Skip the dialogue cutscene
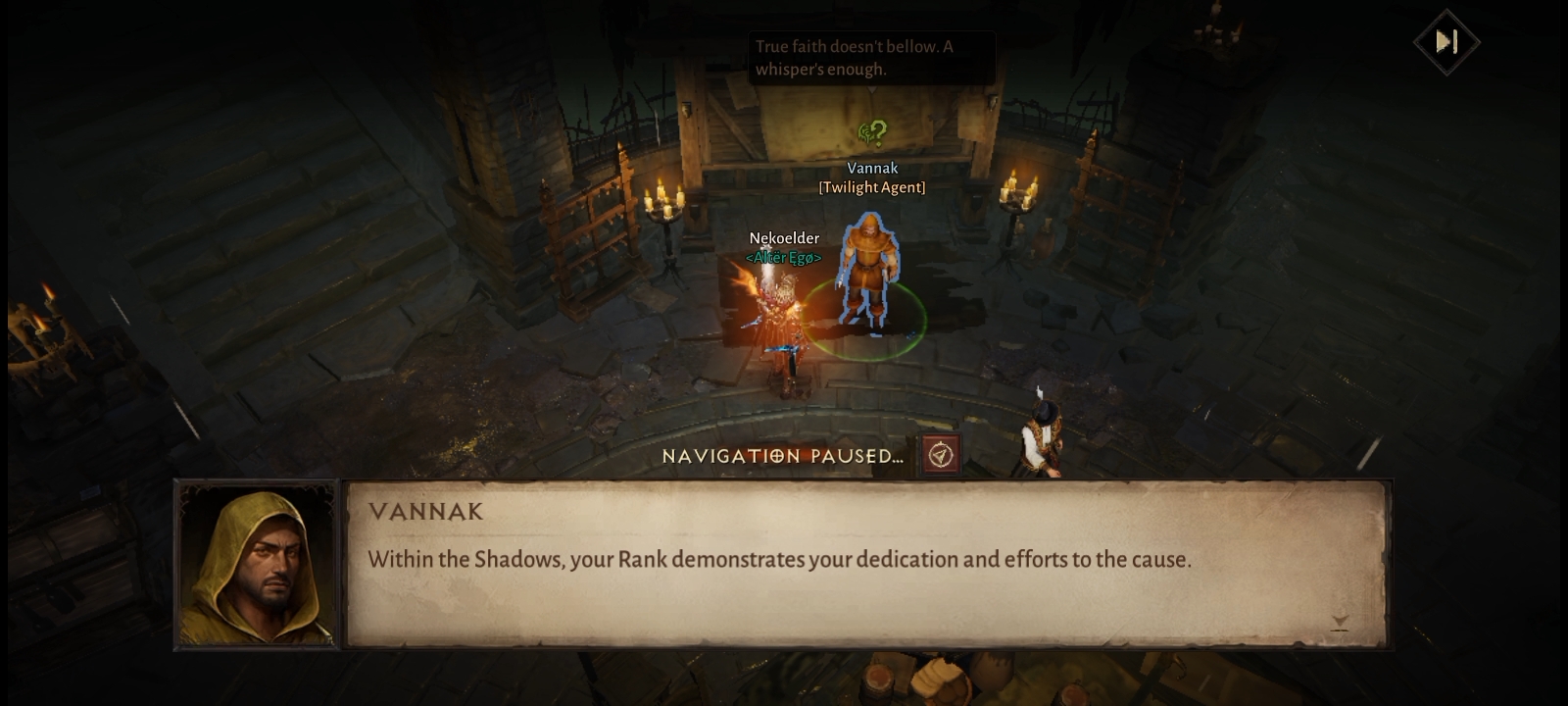The height and width of the screenshot is (706, 1568). click(1446, 42)
